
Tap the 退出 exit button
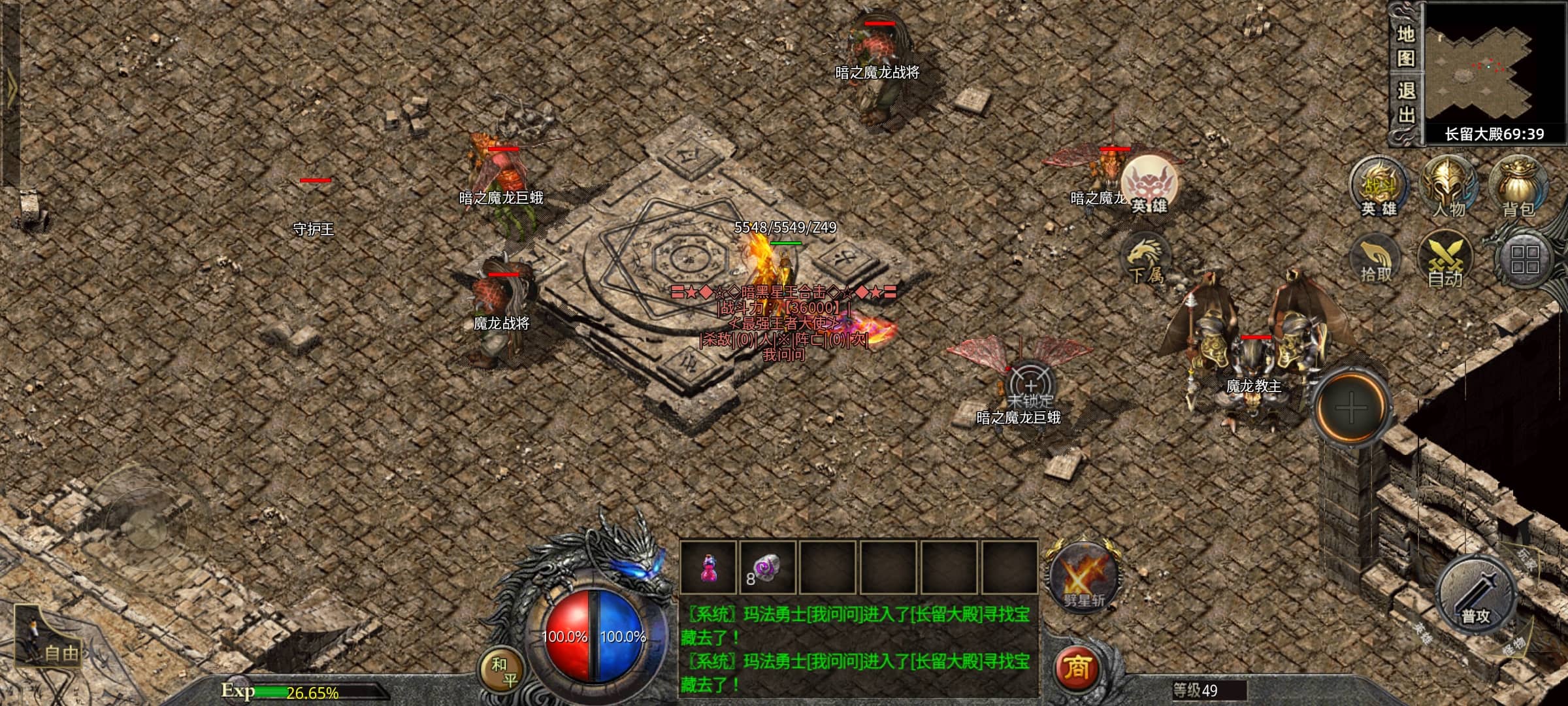click(x=1405, y=103)
